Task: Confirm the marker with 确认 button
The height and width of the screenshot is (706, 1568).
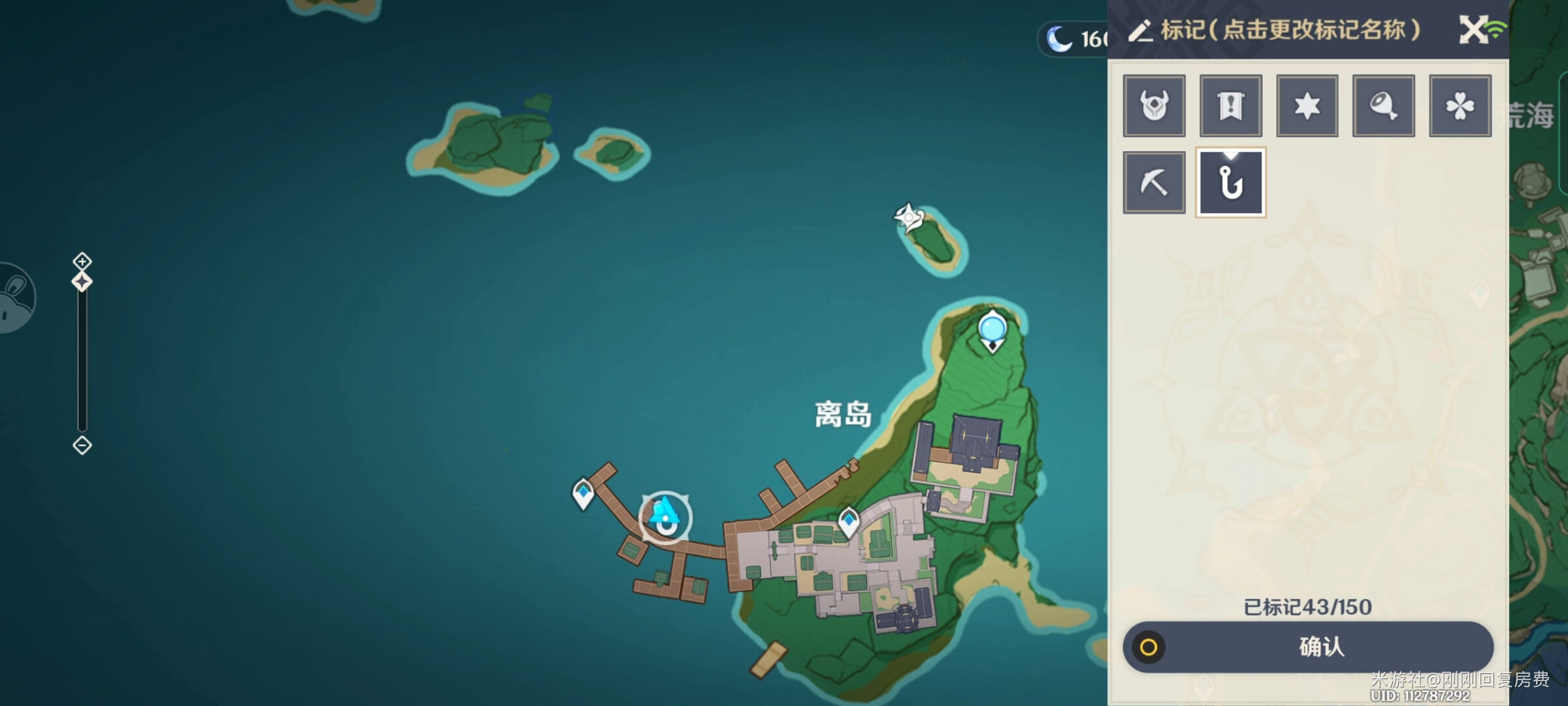Action: pos(1308,647)
